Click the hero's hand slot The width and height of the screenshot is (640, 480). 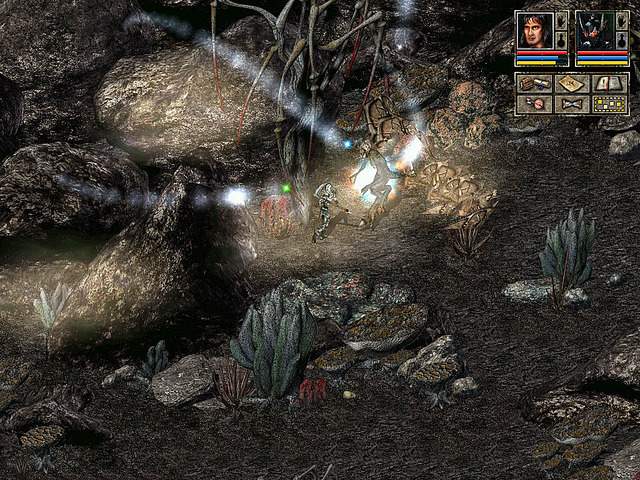click(562, 22)
